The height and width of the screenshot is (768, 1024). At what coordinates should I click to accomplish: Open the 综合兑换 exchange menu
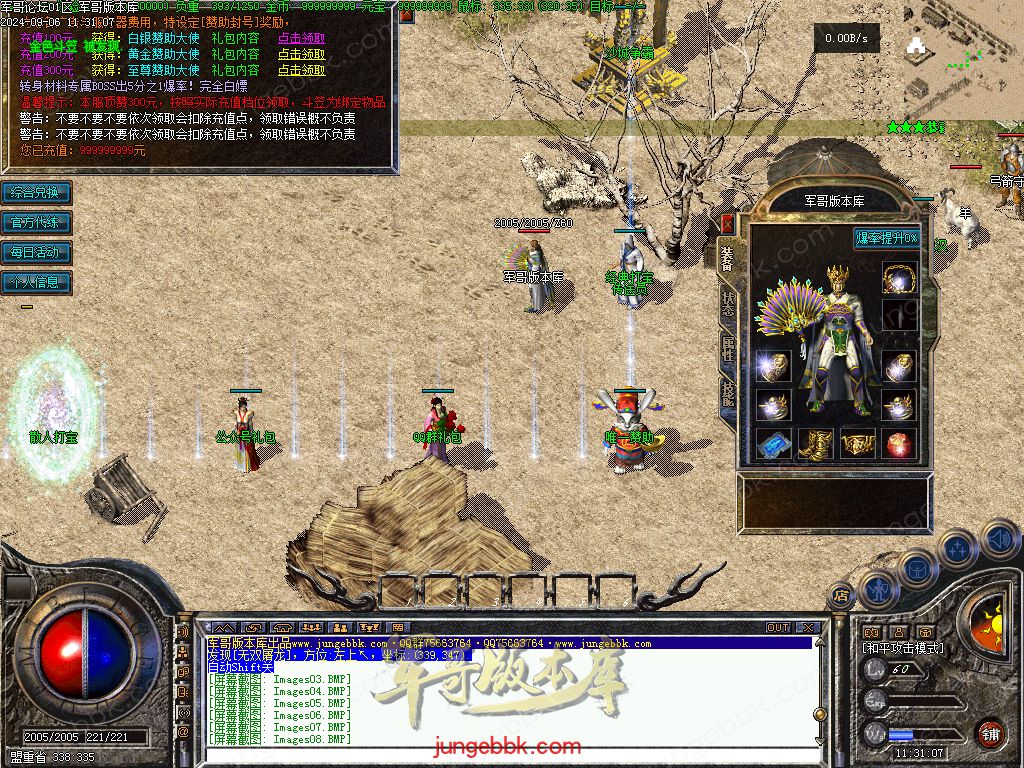35,192
